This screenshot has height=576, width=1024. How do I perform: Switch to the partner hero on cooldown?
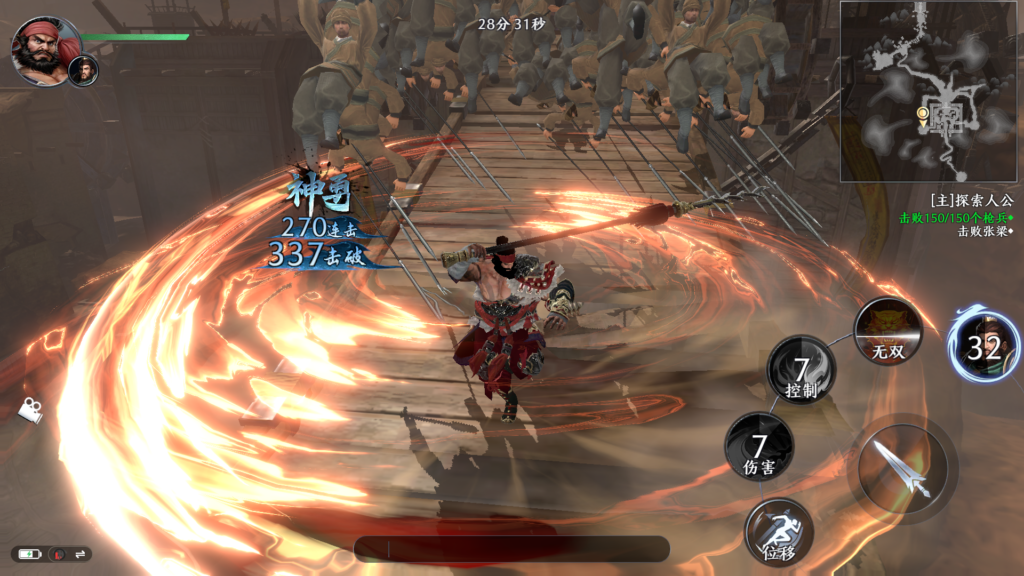984,346
